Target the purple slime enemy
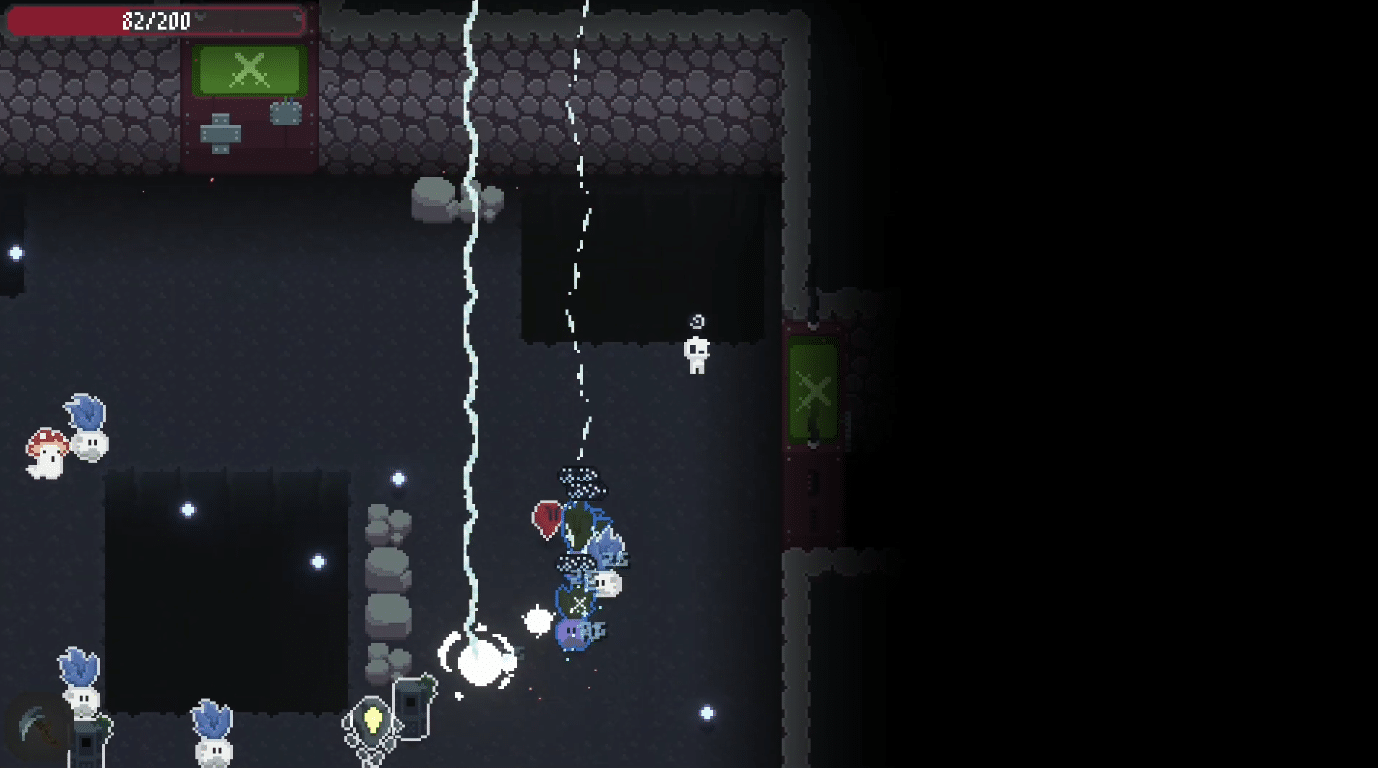The height and width of the screenshot is (768, 1378). 572,632
